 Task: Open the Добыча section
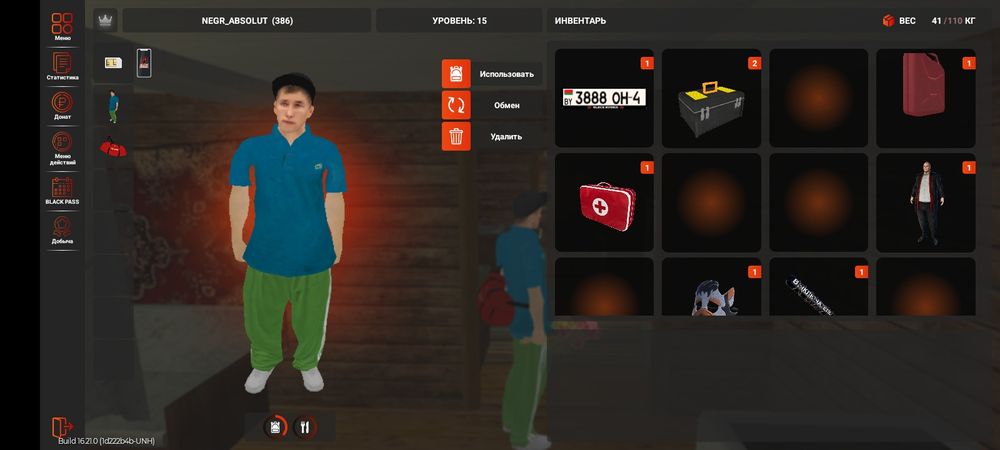pos(62,231)
